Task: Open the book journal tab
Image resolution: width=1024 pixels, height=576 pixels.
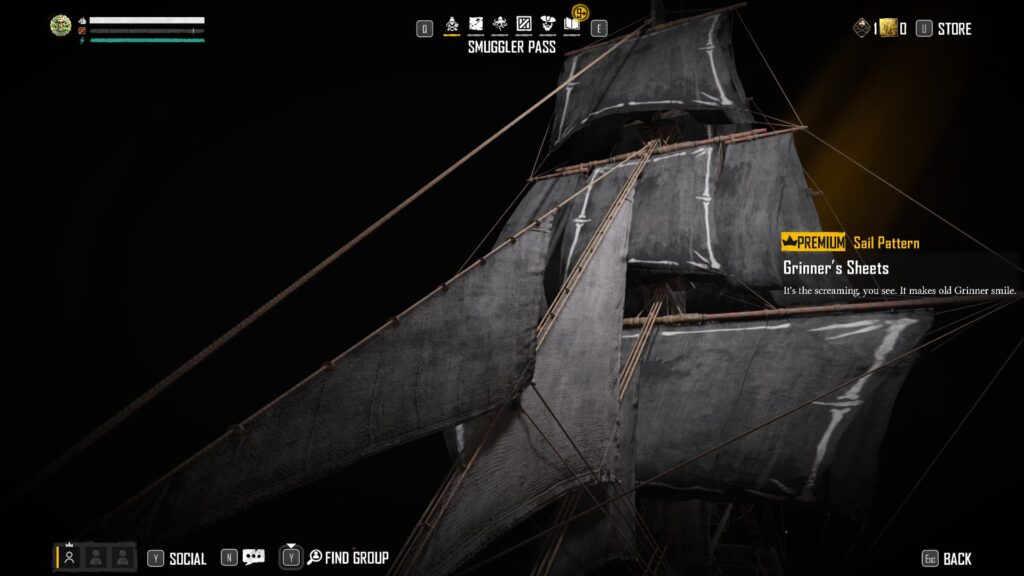Action: [572, 23]
